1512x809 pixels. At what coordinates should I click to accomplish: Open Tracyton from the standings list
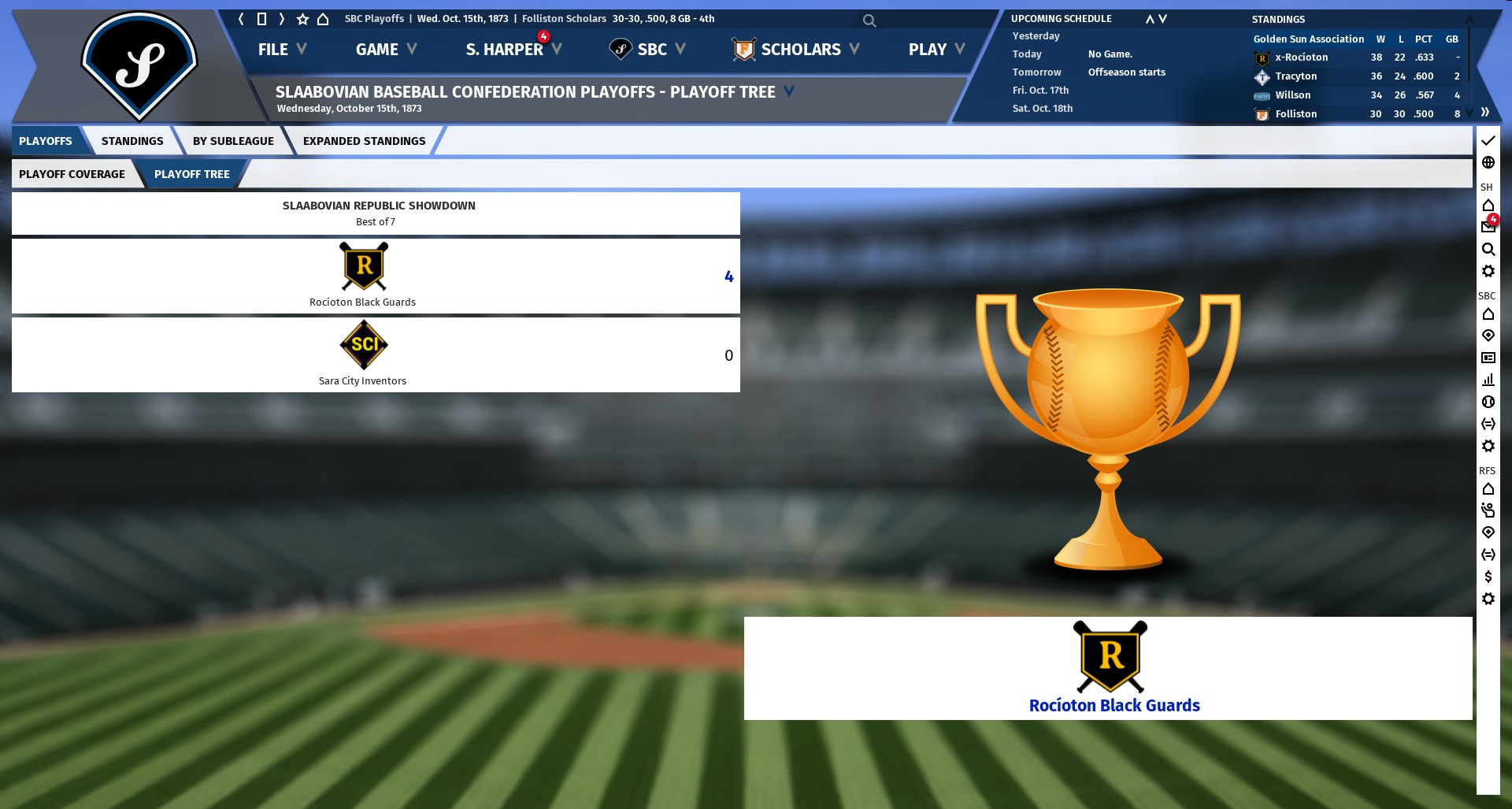(x=1295, y=76)
